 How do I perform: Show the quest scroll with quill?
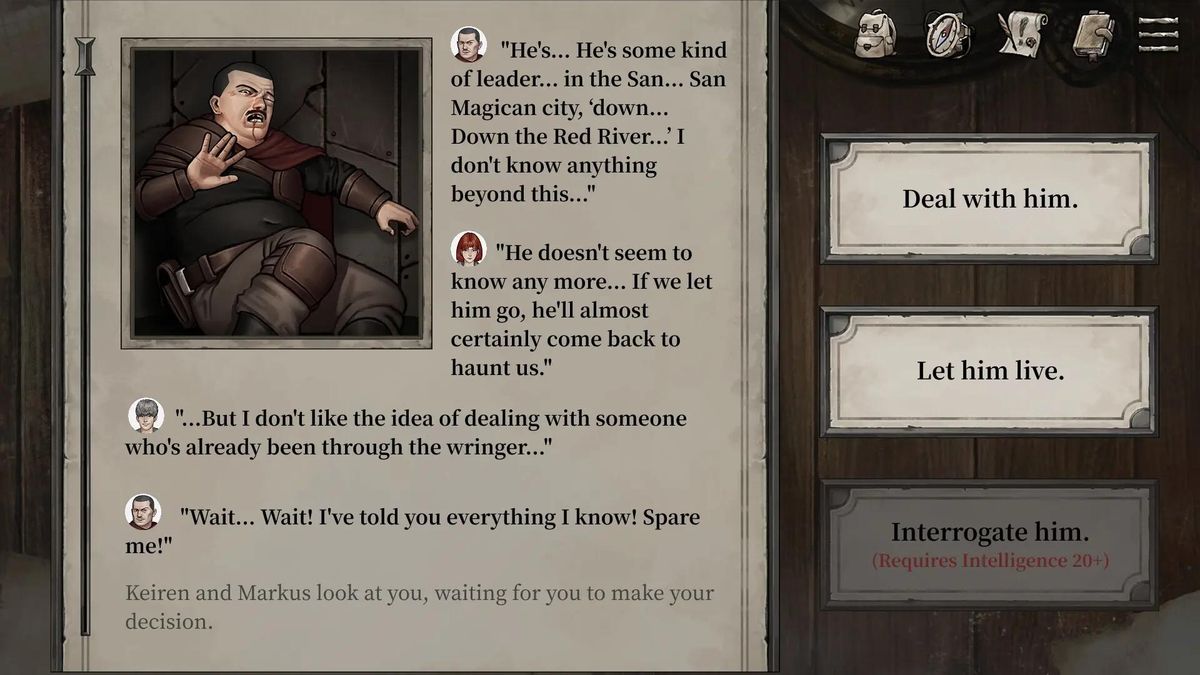point(1021,35)
